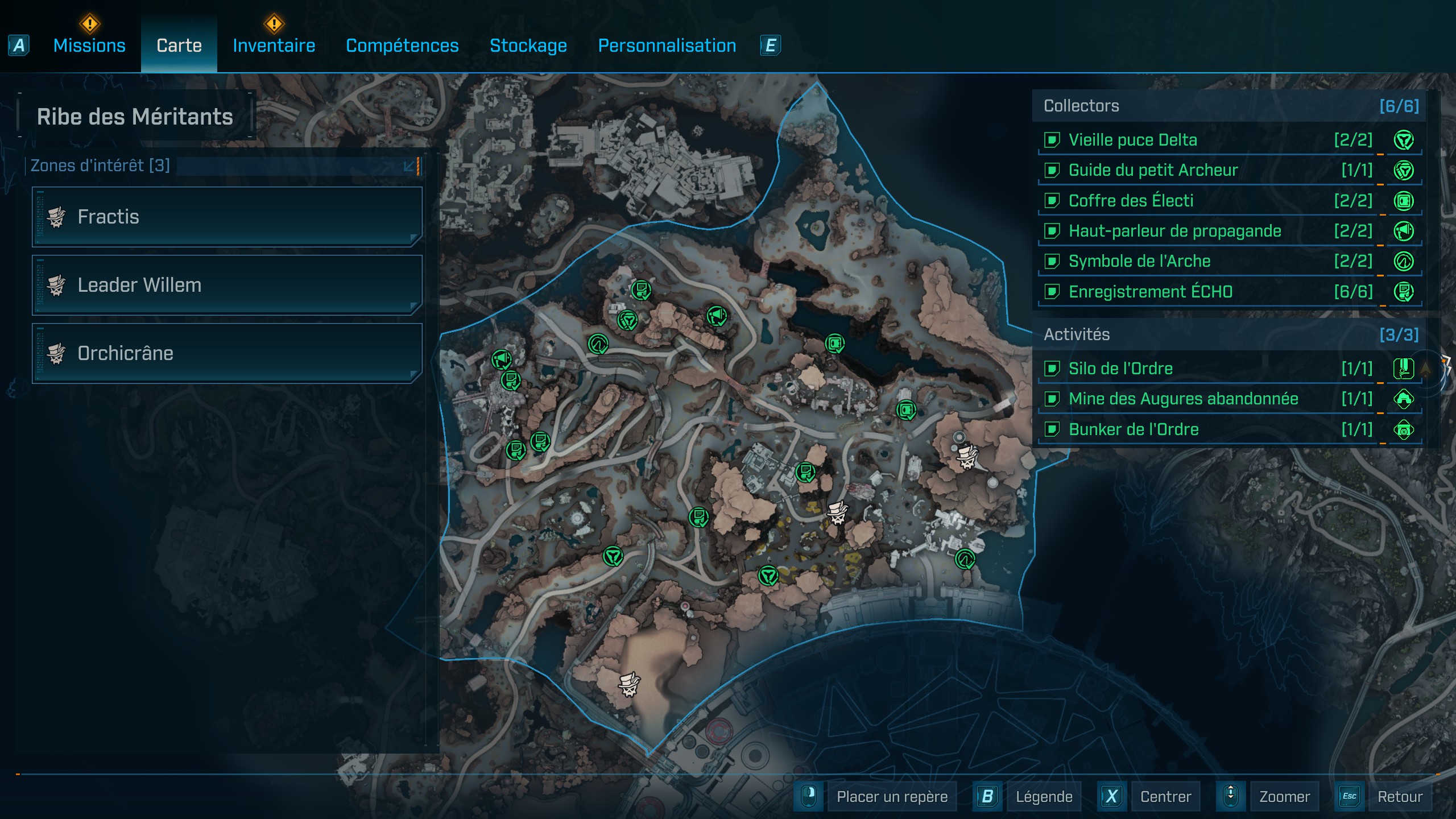This screenshot has height=819, width=1456.
Task: Select the Fractis zone of interest
Action: pos(227,217)
